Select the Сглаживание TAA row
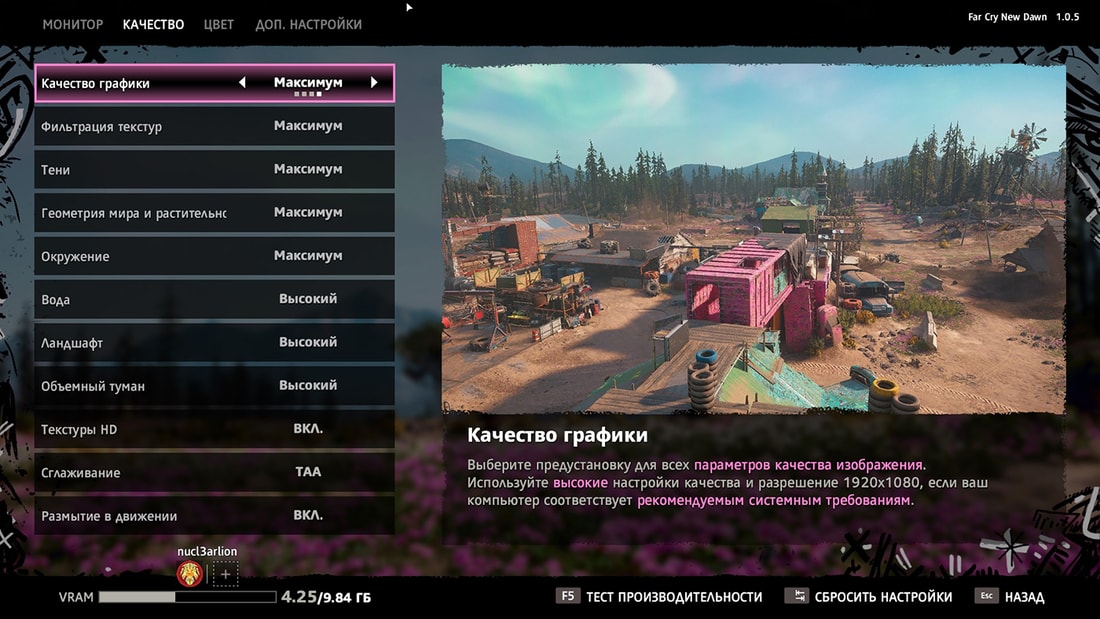The image size is (1100, 619). 214,473
